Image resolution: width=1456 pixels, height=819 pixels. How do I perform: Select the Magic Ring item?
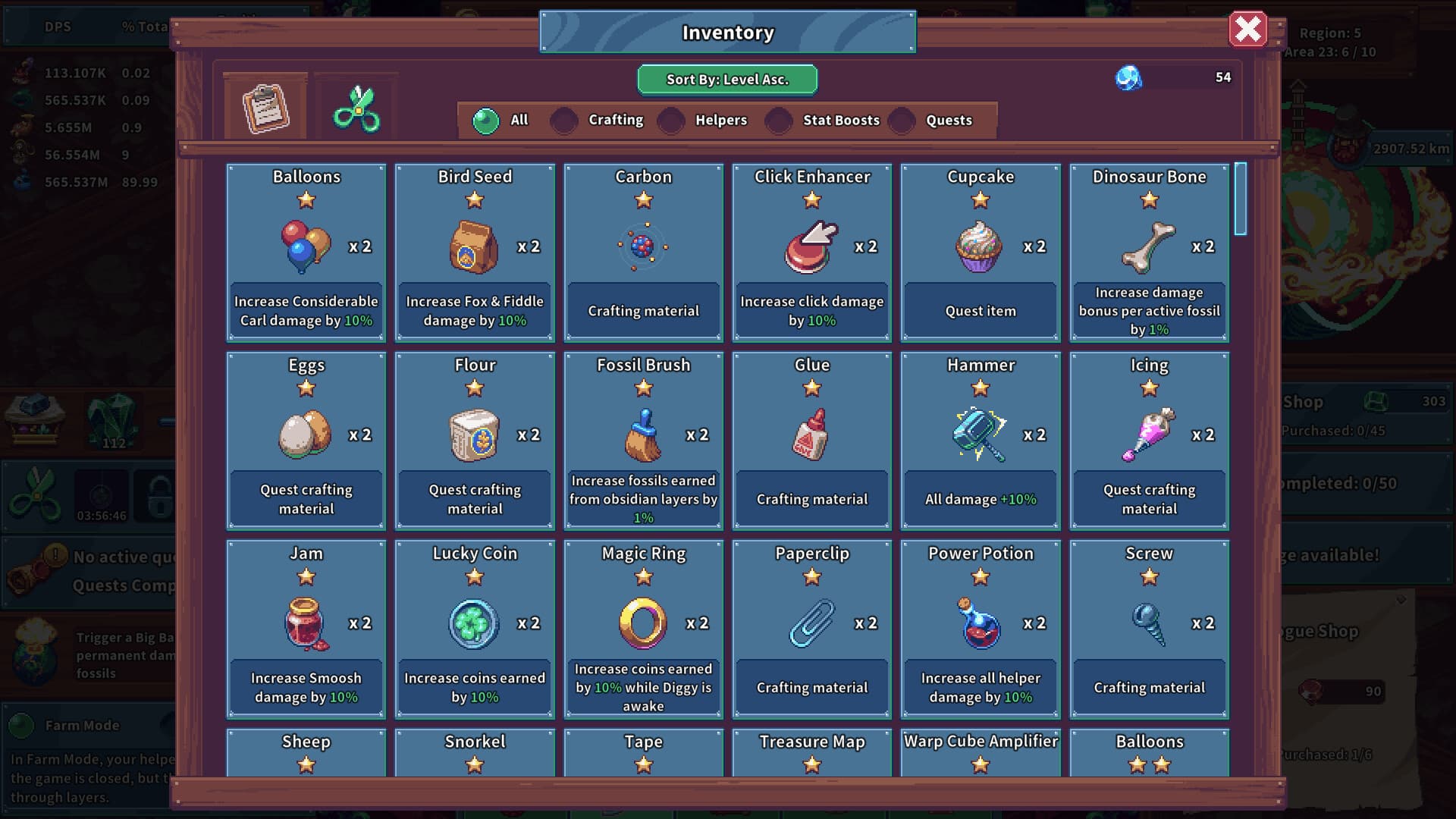coord(643,628)
